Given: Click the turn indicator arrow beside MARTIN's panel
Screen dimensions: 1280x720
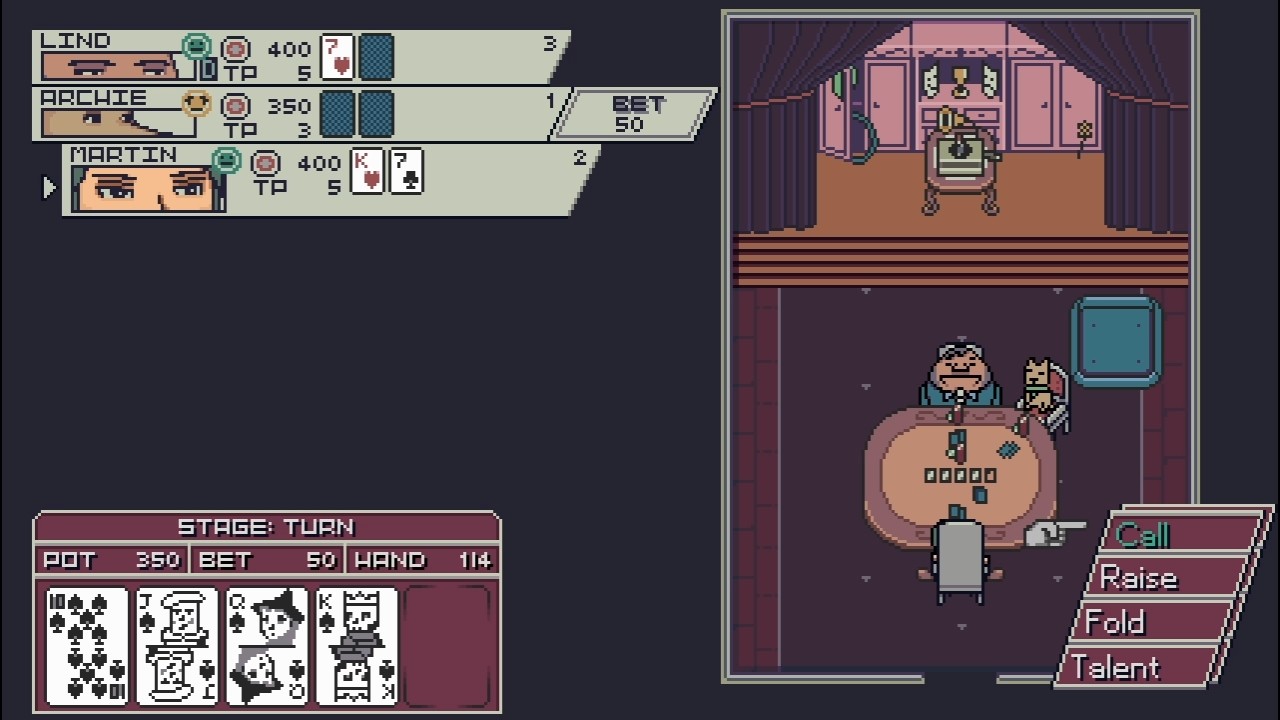Looking at the screenshot, I should point(47,187).
